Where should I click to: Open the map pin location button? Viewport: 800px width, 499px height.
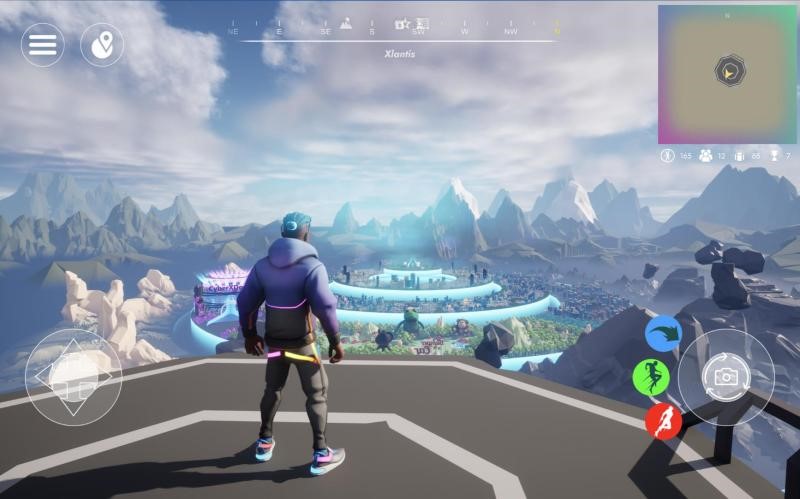click(102, 45)
